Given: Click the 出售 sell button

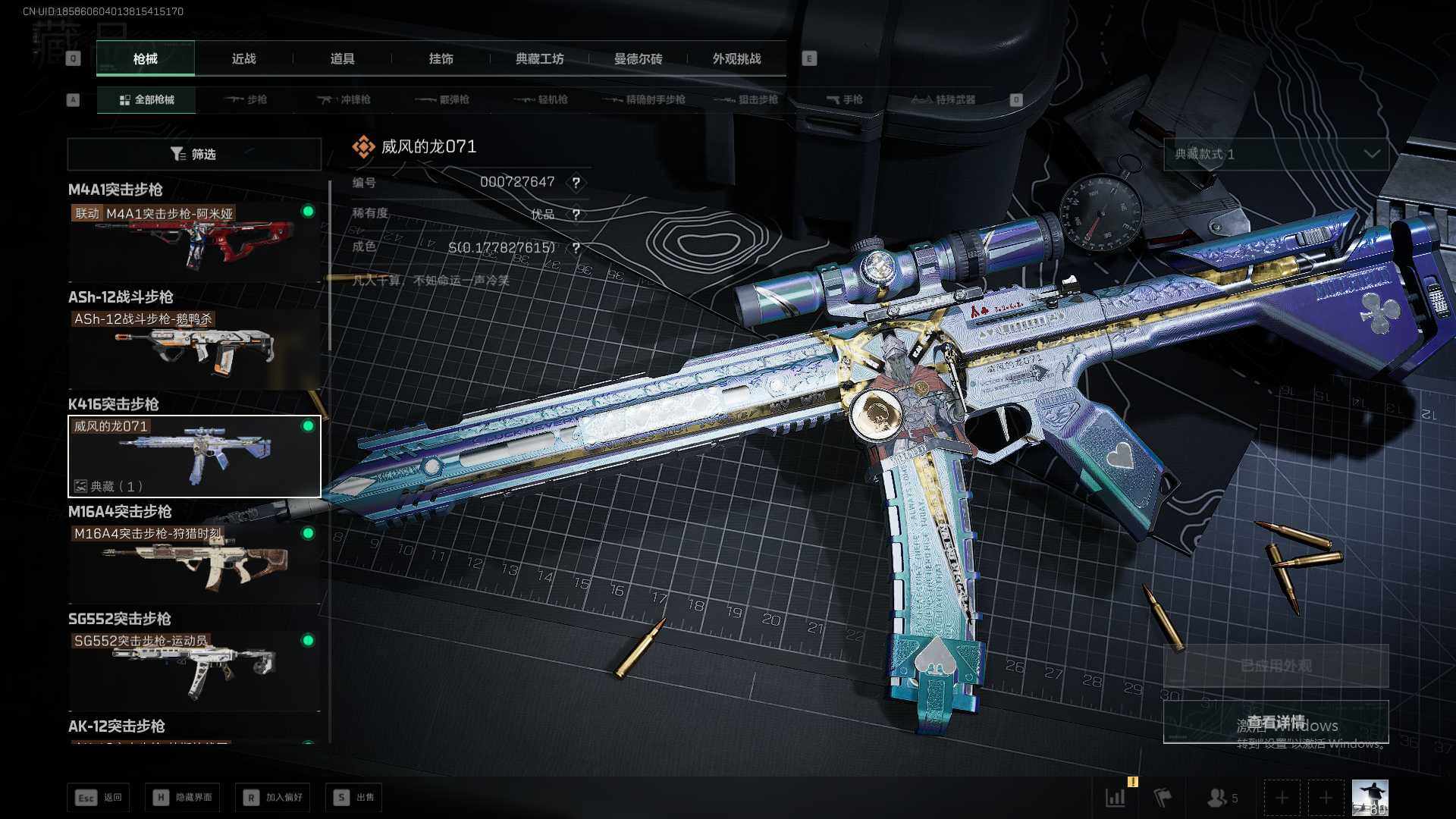Looking at the screenshot, I should (353, 797).
